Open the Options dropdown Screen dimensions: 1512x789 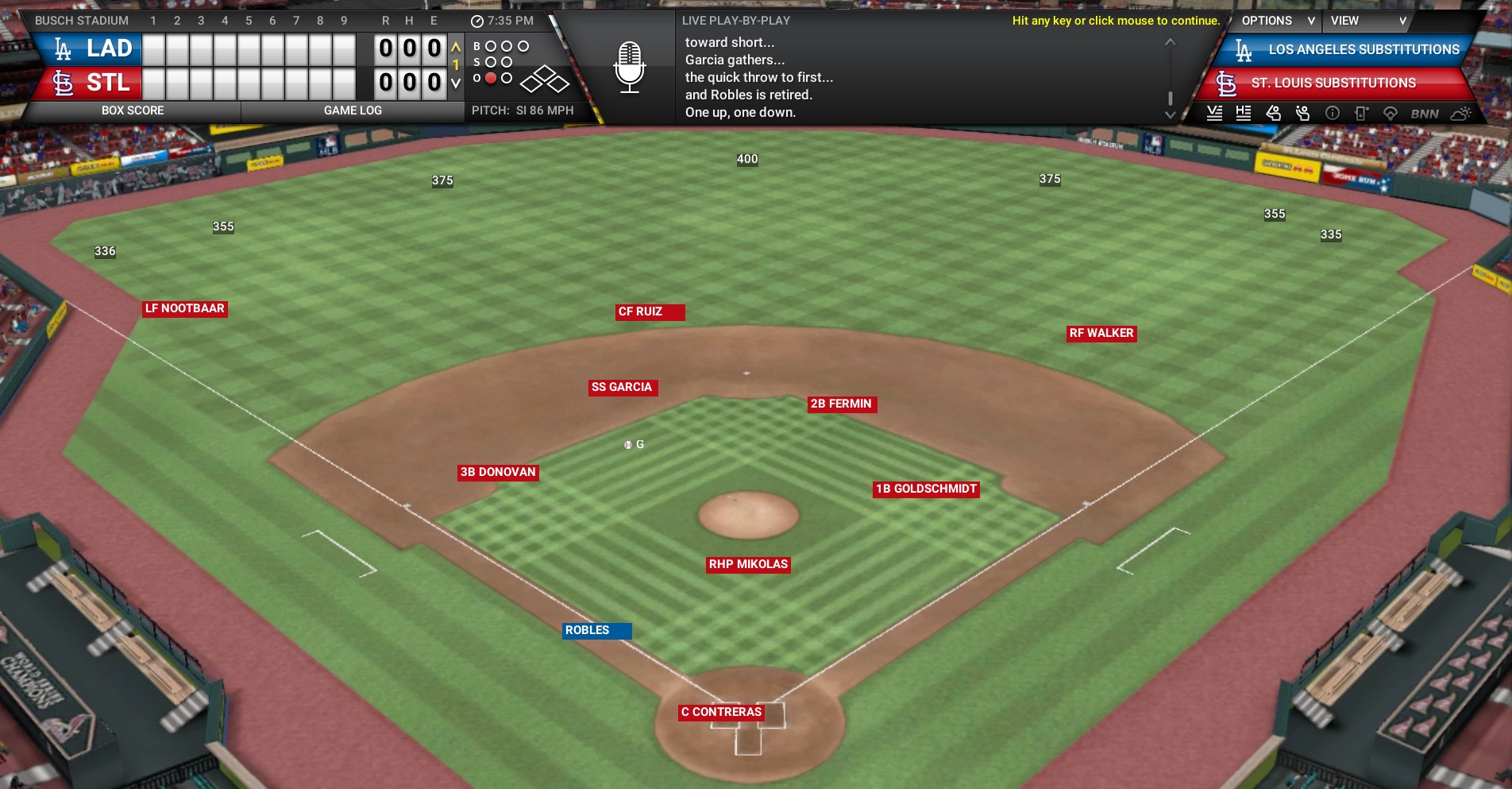click(1276, 21)
